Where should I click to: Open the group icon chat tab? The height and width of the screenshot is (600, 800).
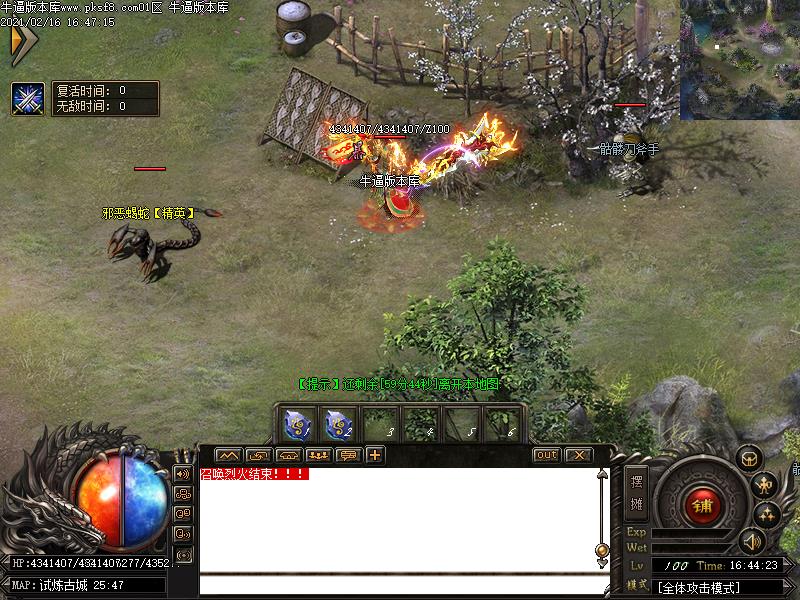pyautogui.click(x=319, y=455)
